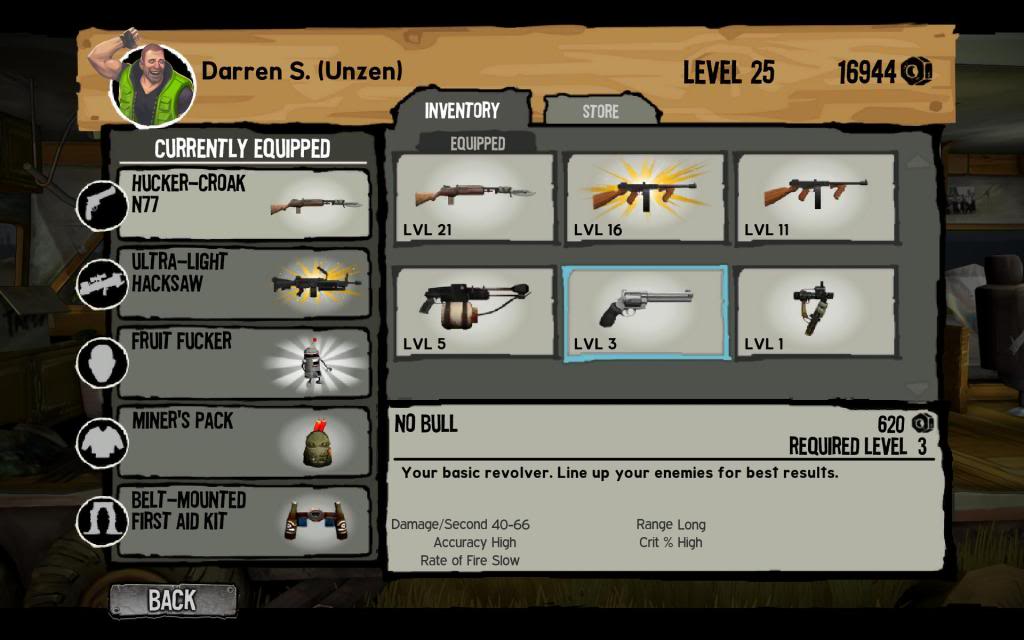Open the equipped head item row

[243, 362]
